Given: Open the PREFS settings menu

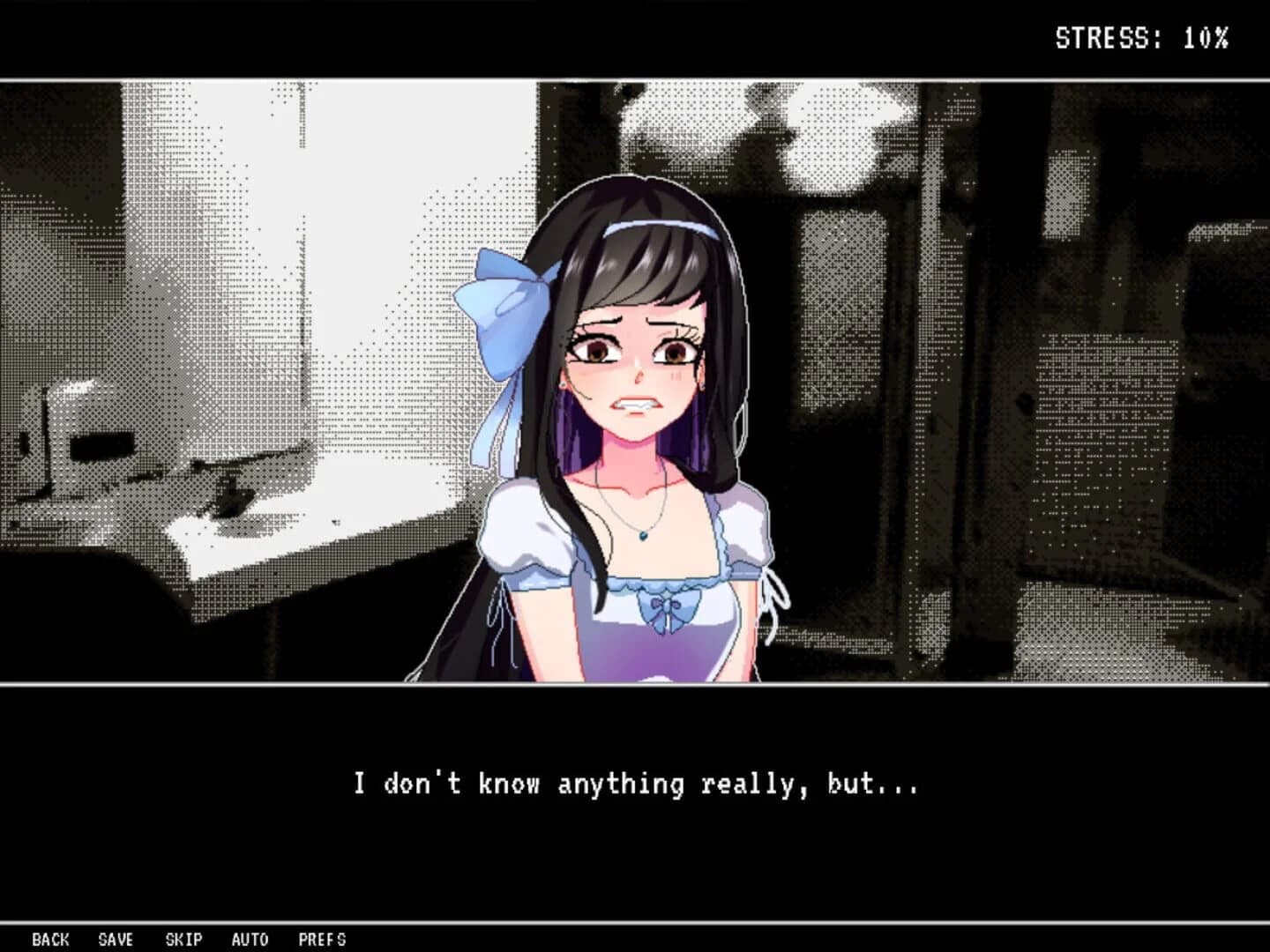Looking at the screenshot, I should [x=323, y=940].
